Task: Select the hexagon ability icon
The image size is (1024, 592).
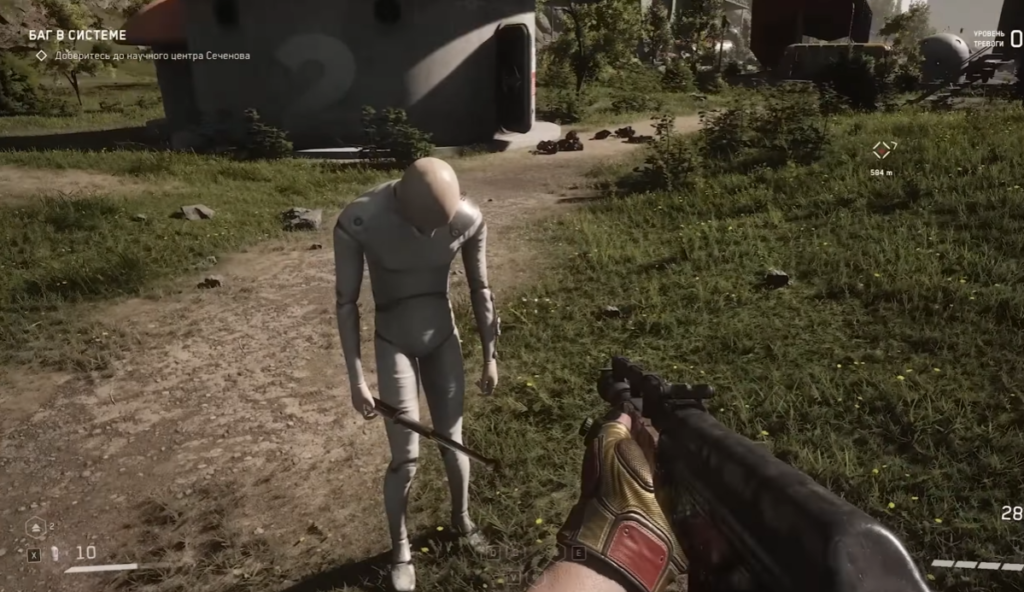Action: (37, 527)
